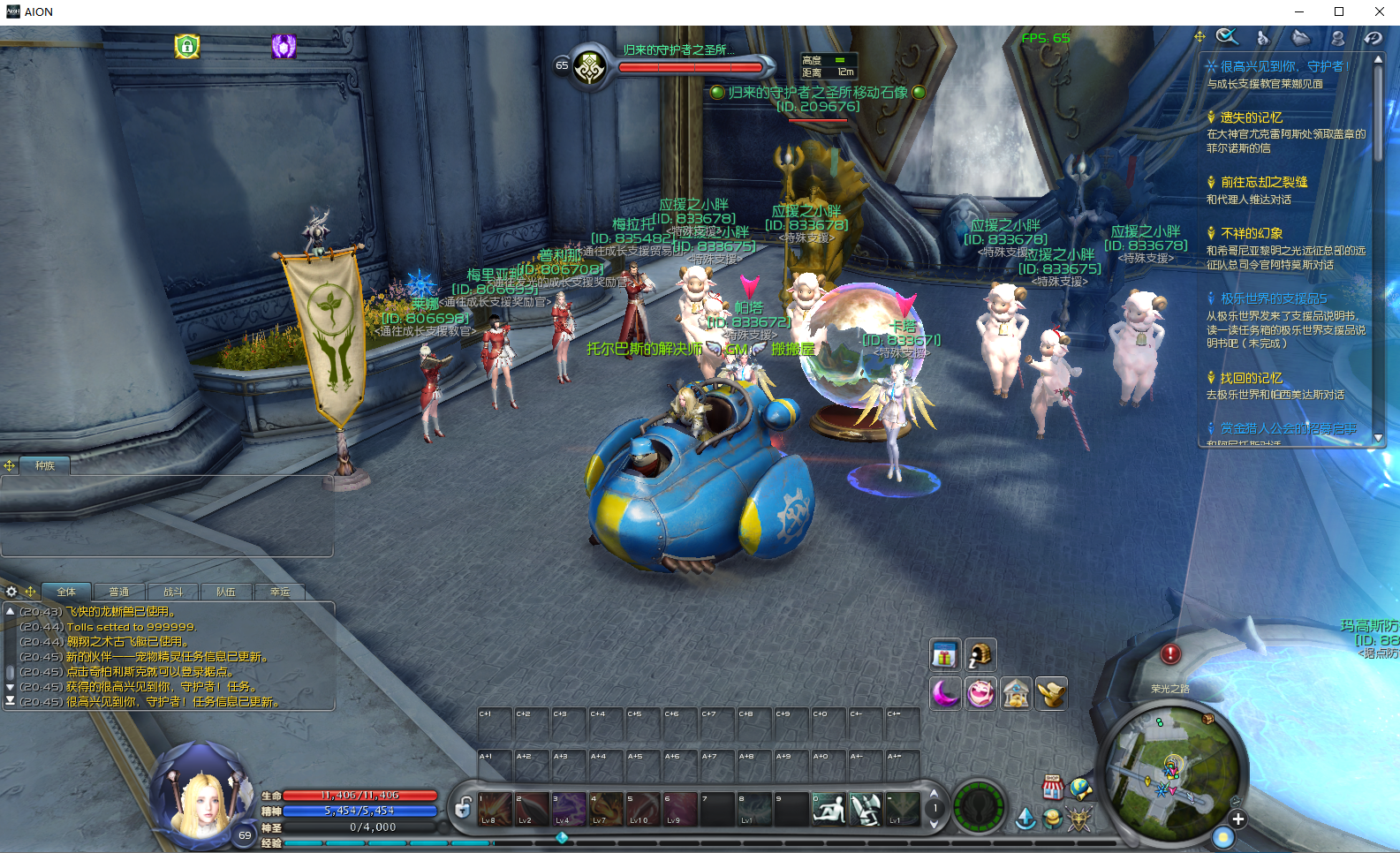The width and height of the screenshot is (1400, 853).
Task: Select the 种族 chat window tab
Action: coord(44,465)
